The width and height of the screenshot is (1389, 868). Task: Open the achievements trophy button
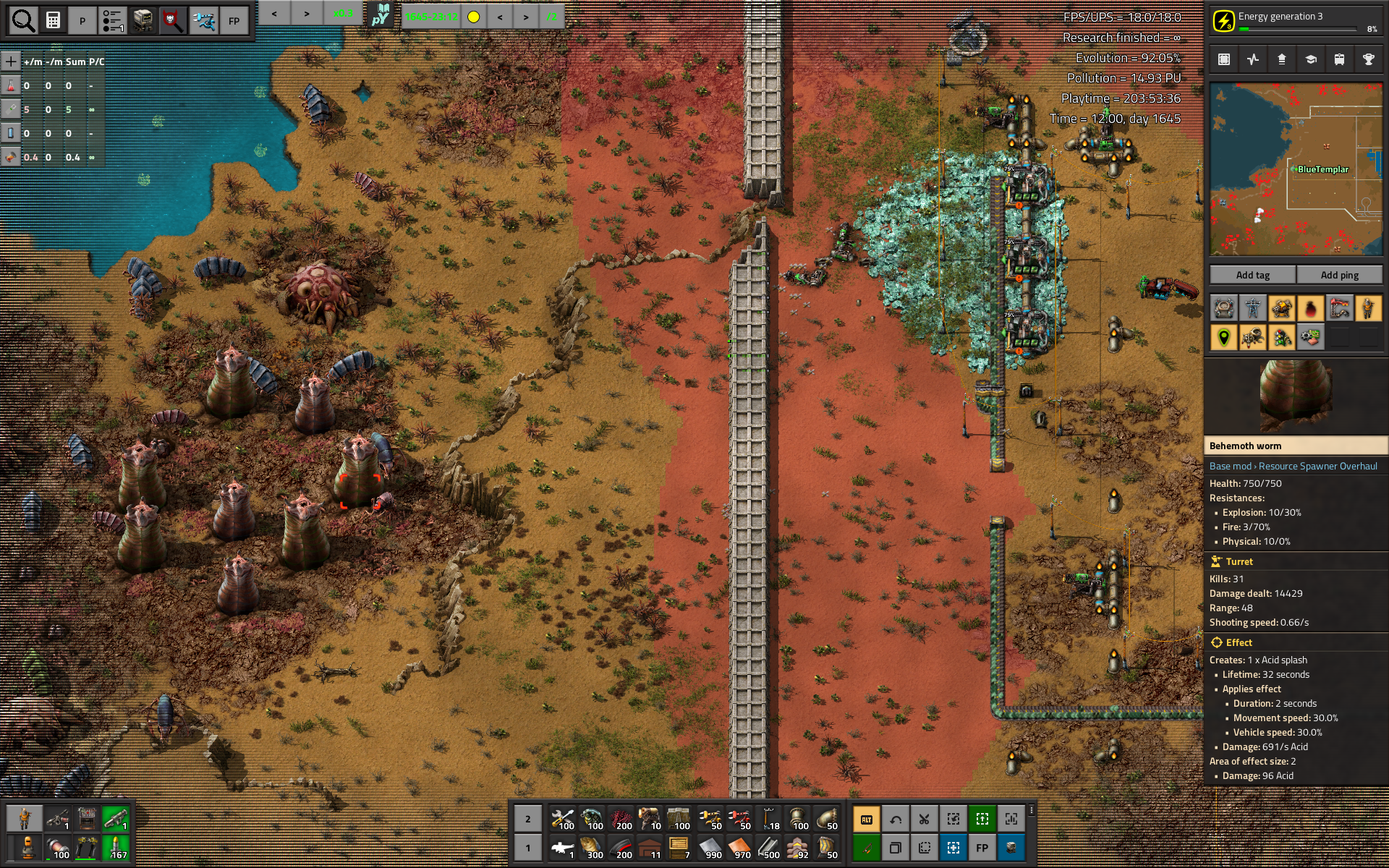click(1368, 60)
